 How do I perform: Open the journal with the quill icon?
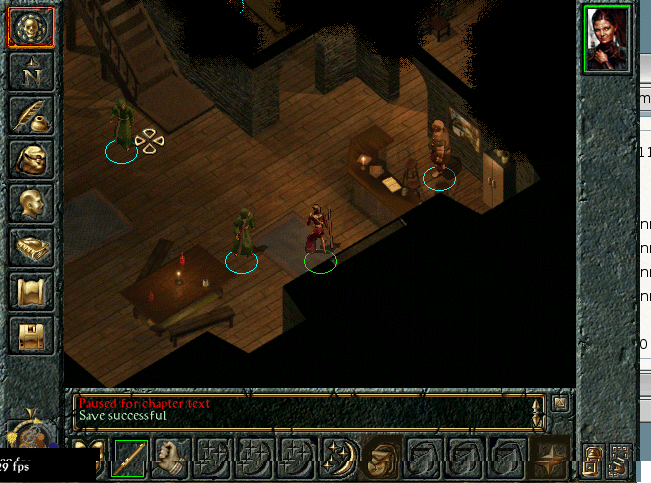point(30,114)
